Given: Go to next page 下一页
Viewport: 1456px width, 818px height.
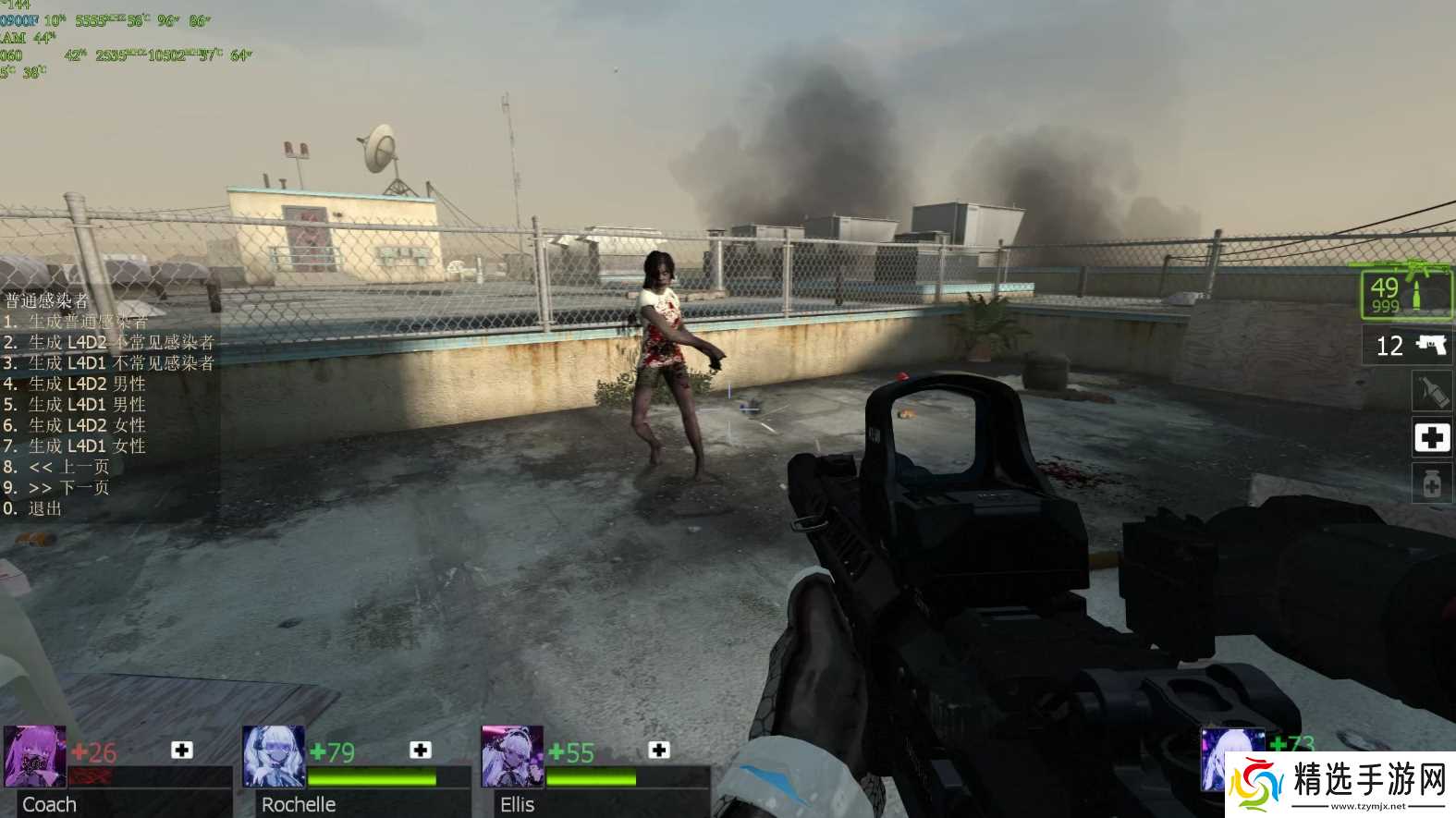Looking at the screenshot, I should pos(68,487).
